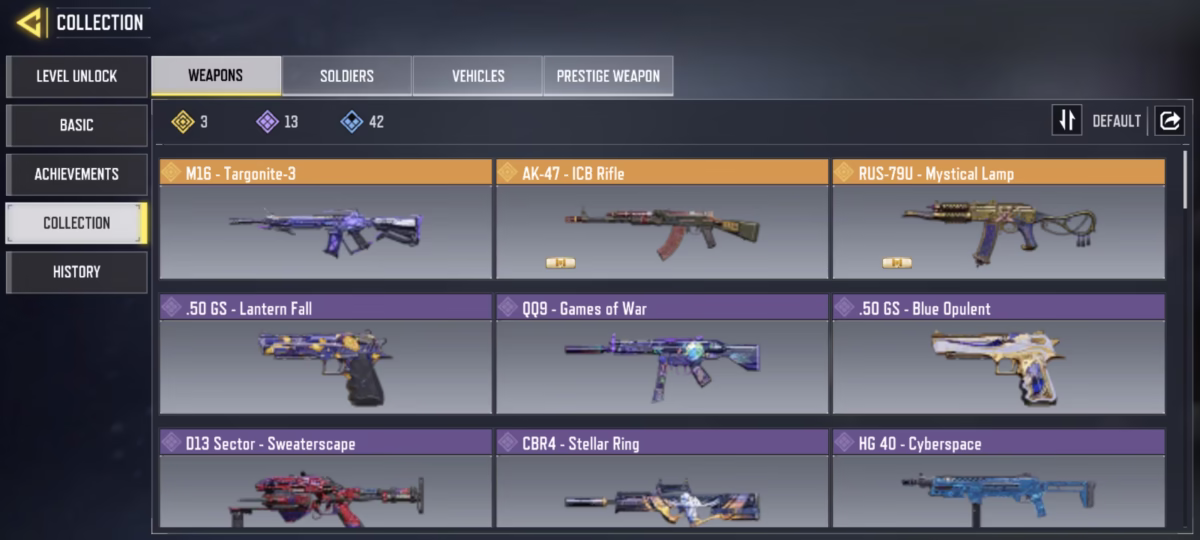Select the .50 GS - Lantern Fall pistol

click(325, 354)
